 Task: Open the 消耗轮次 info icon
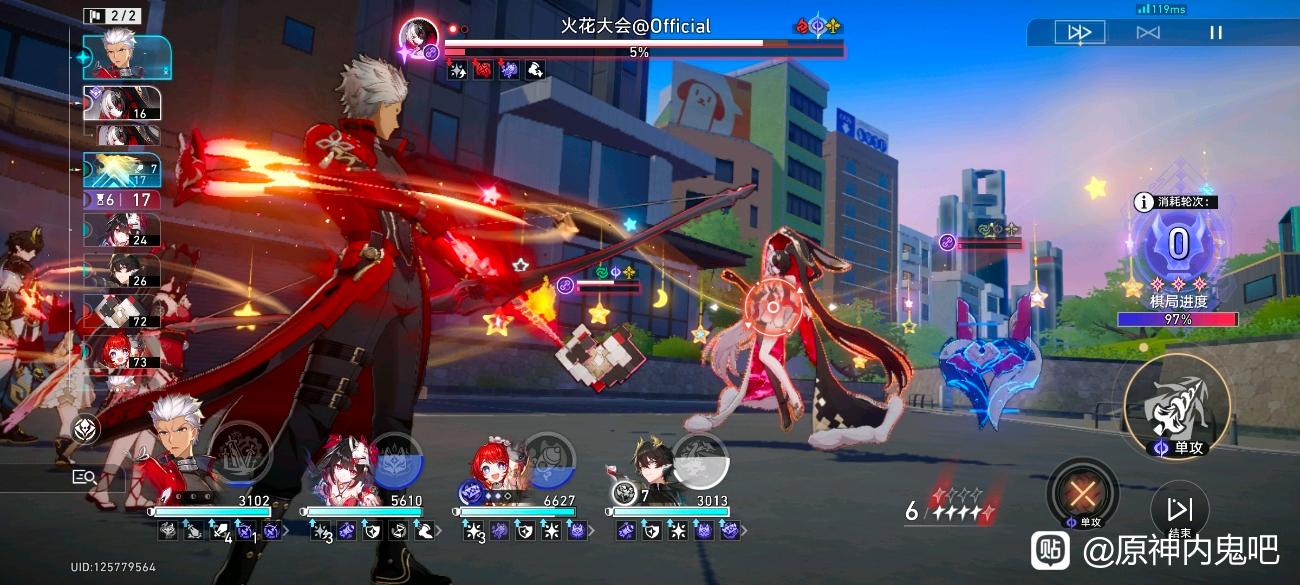click(x=1143, y=202)
